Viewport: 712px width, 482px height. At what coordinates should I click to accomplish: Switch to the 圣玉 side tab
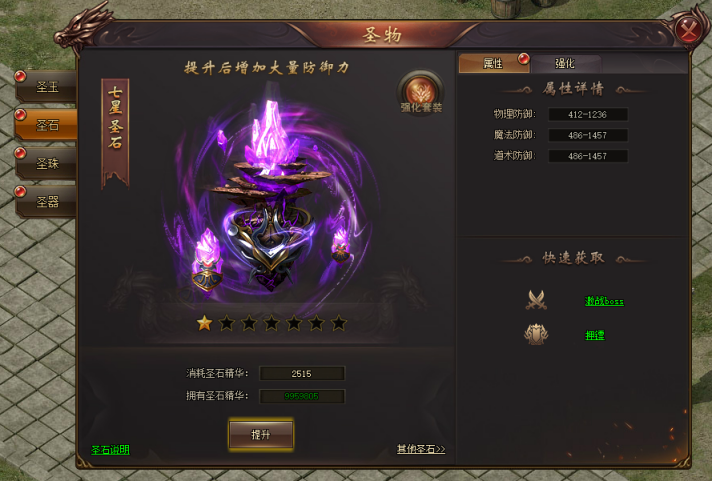(47, 87)
